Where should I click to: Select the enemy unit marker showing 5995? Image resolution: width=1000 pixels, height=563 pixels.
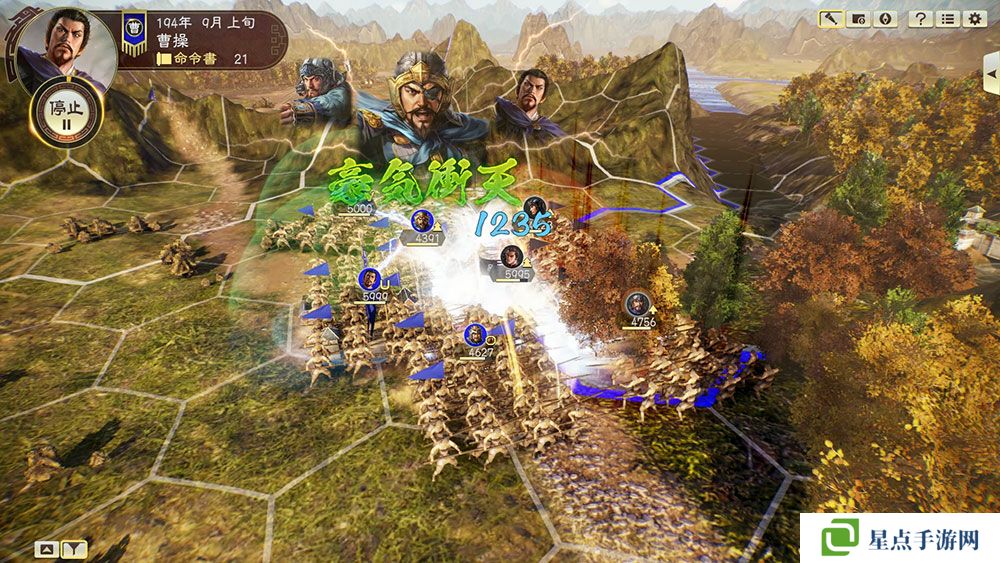coord(511,256)
